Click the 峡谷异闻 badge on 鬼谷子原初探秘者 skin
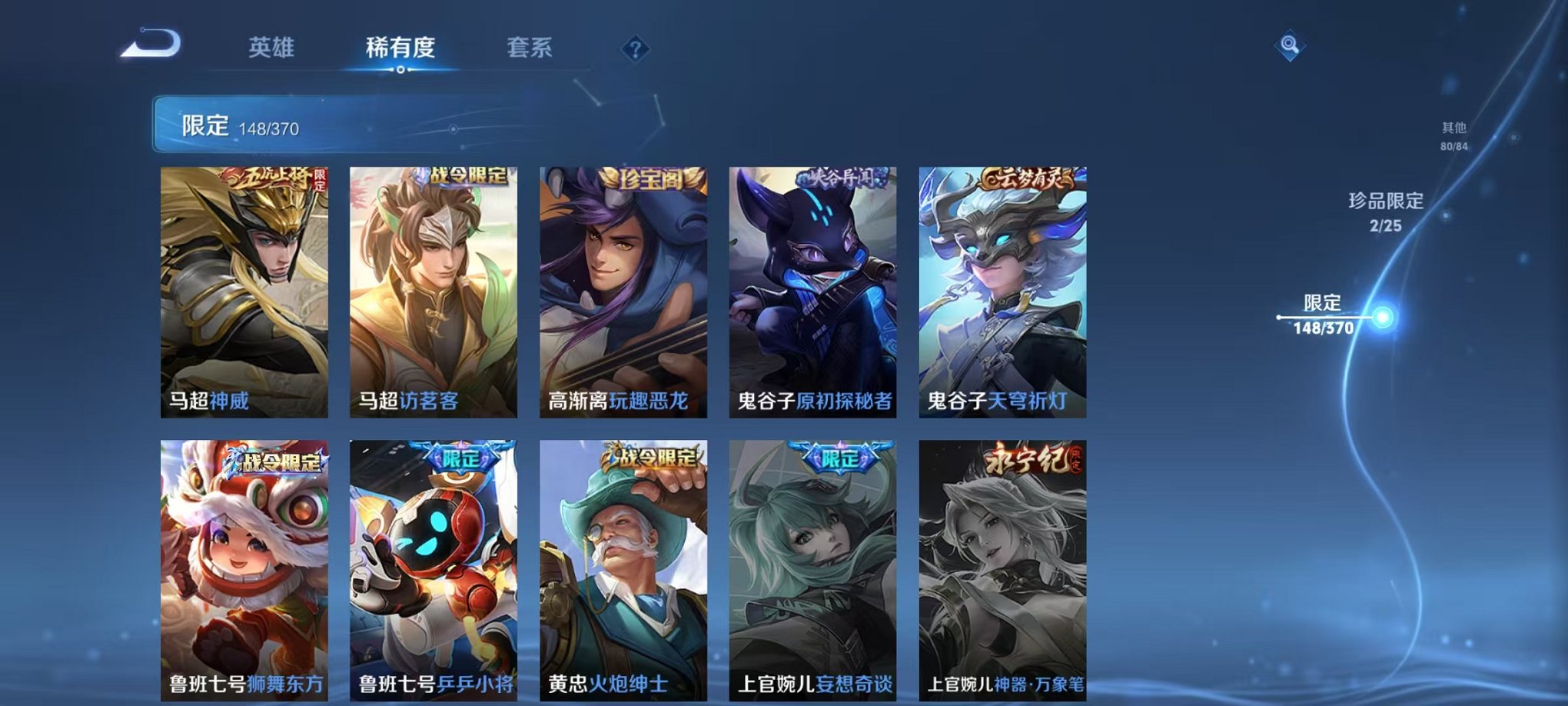This screenshot has height=706, width=1568. pyautogui.click(x=839, y=175)
